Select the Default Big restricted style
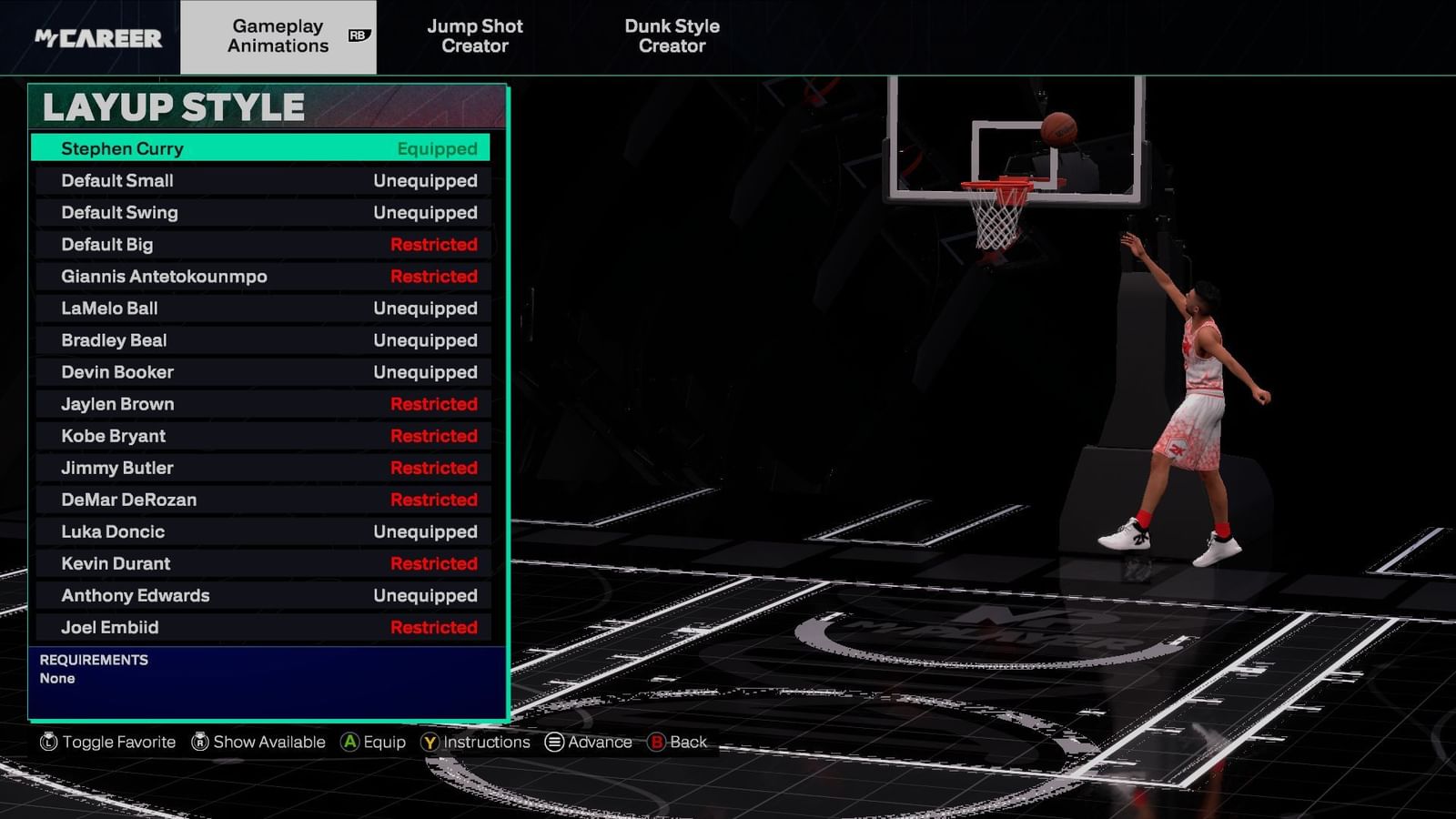 264,244
